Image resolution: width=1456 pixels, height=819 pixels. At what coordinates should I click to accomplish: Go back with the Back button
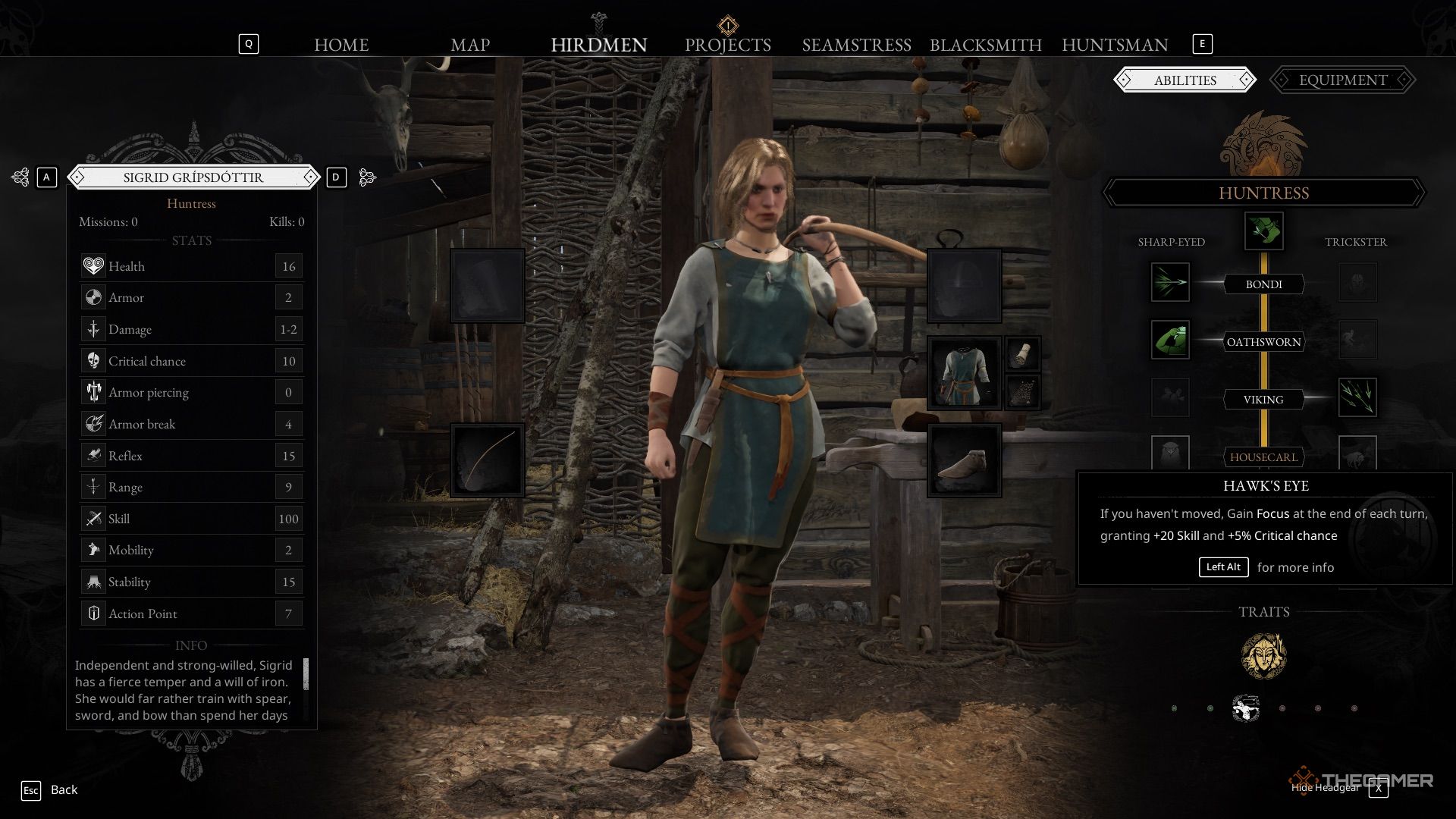point(64,789)
